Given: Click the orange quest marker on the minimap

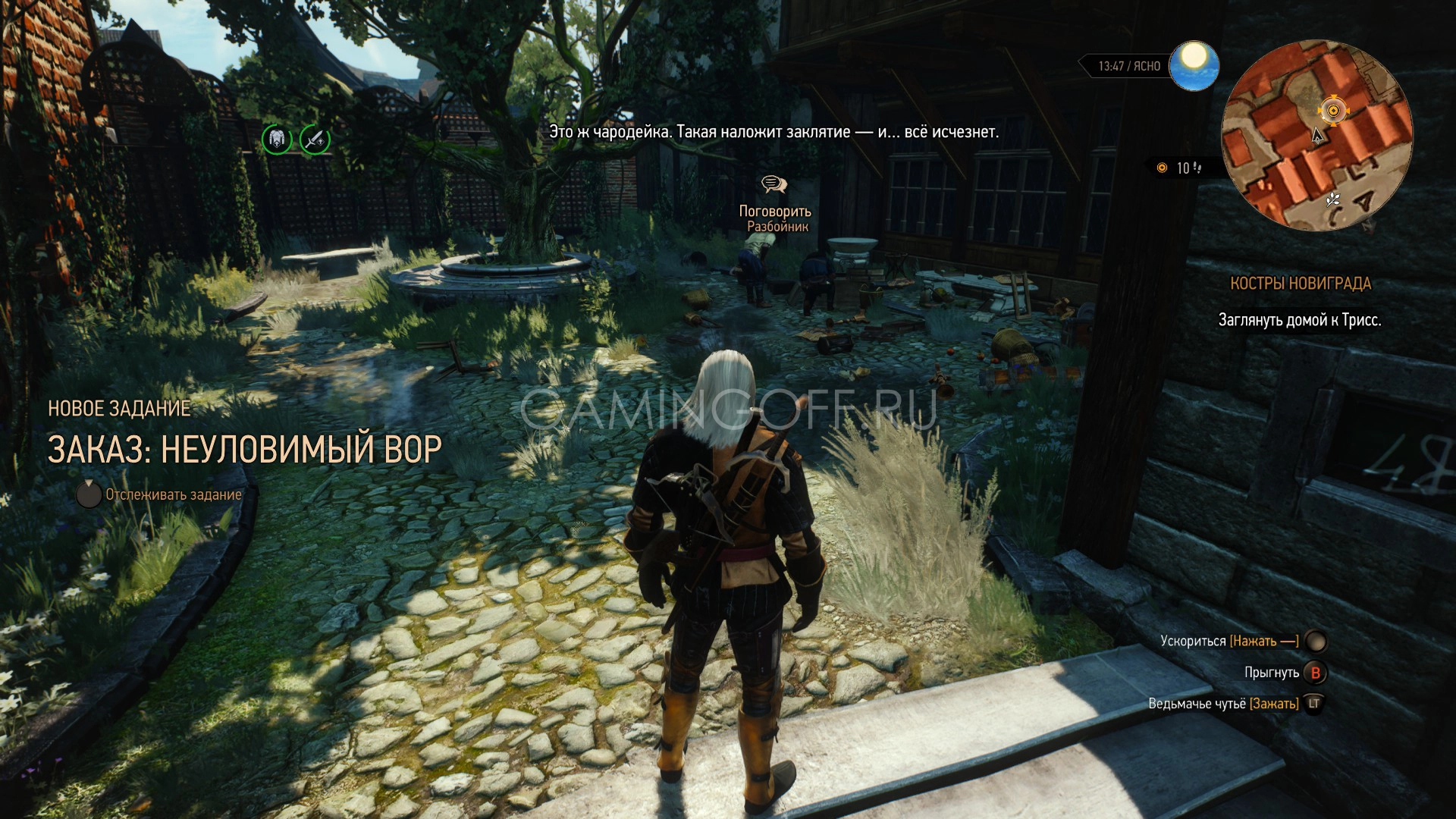Looking at the screenshot, I should (x=1332, y=111).
